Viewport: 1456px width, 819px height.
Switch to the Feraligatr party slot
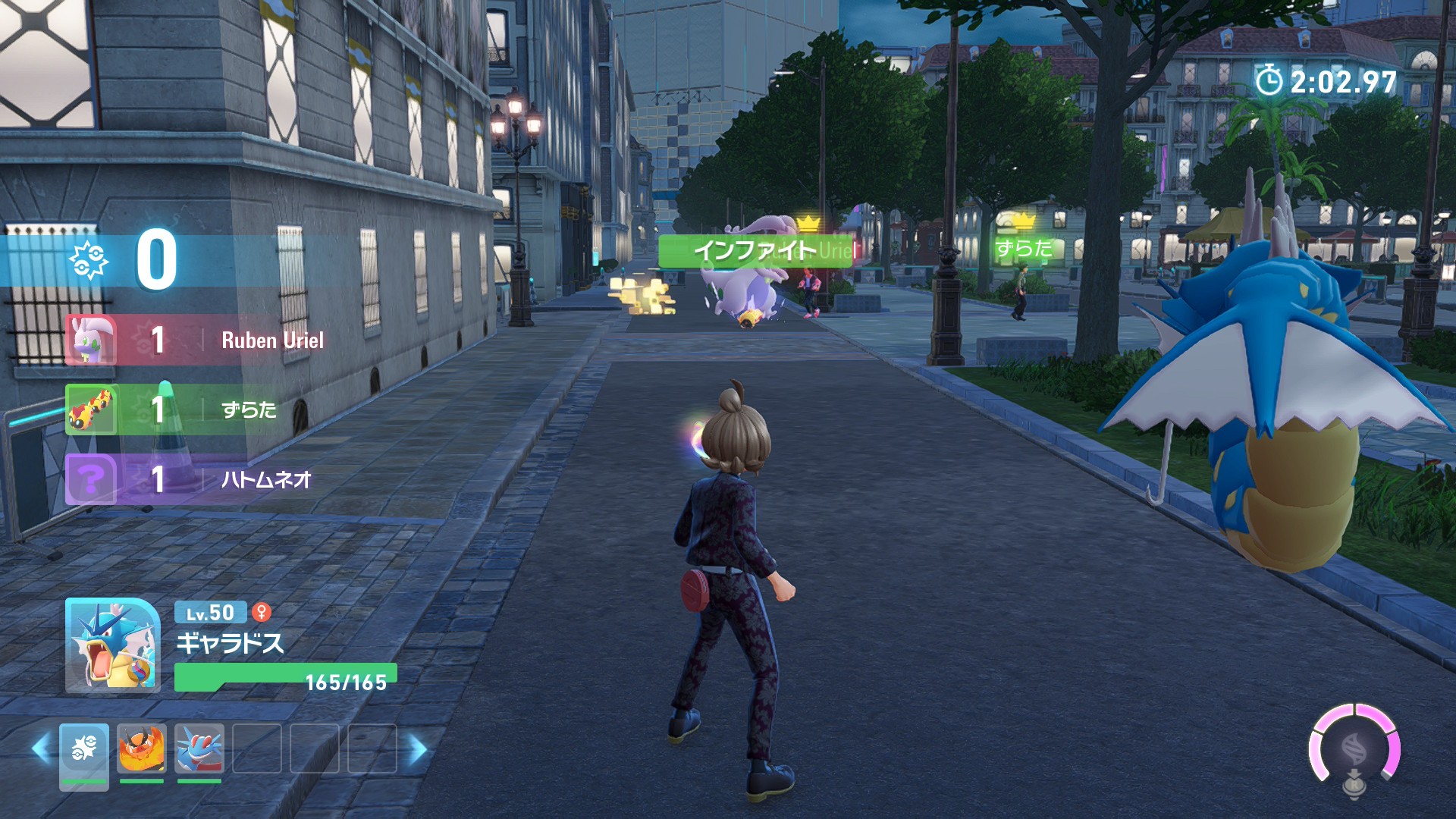(x=199, y=749)
